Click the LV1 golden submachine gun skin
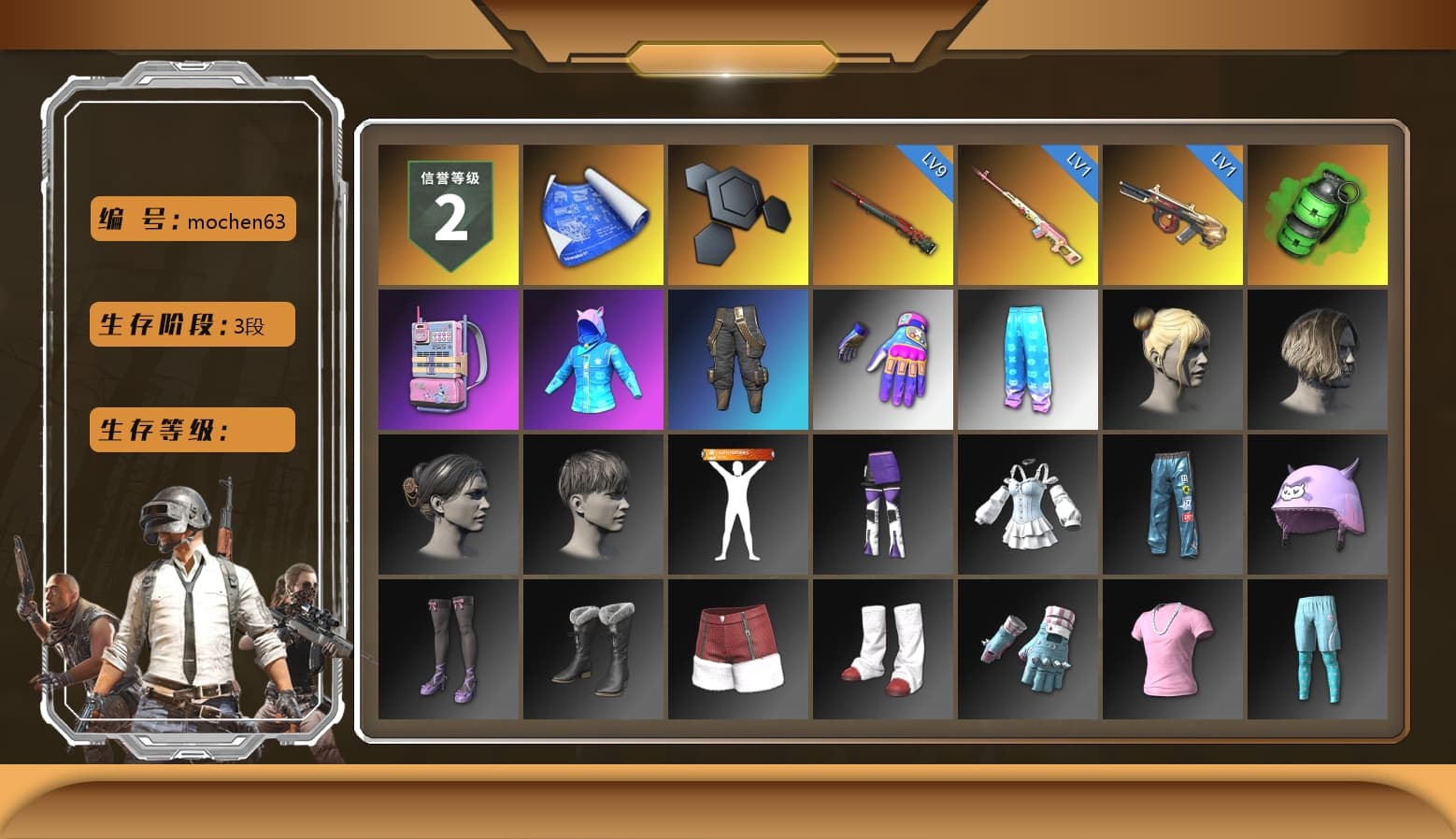1456x839 pixels. point(1174,212)
